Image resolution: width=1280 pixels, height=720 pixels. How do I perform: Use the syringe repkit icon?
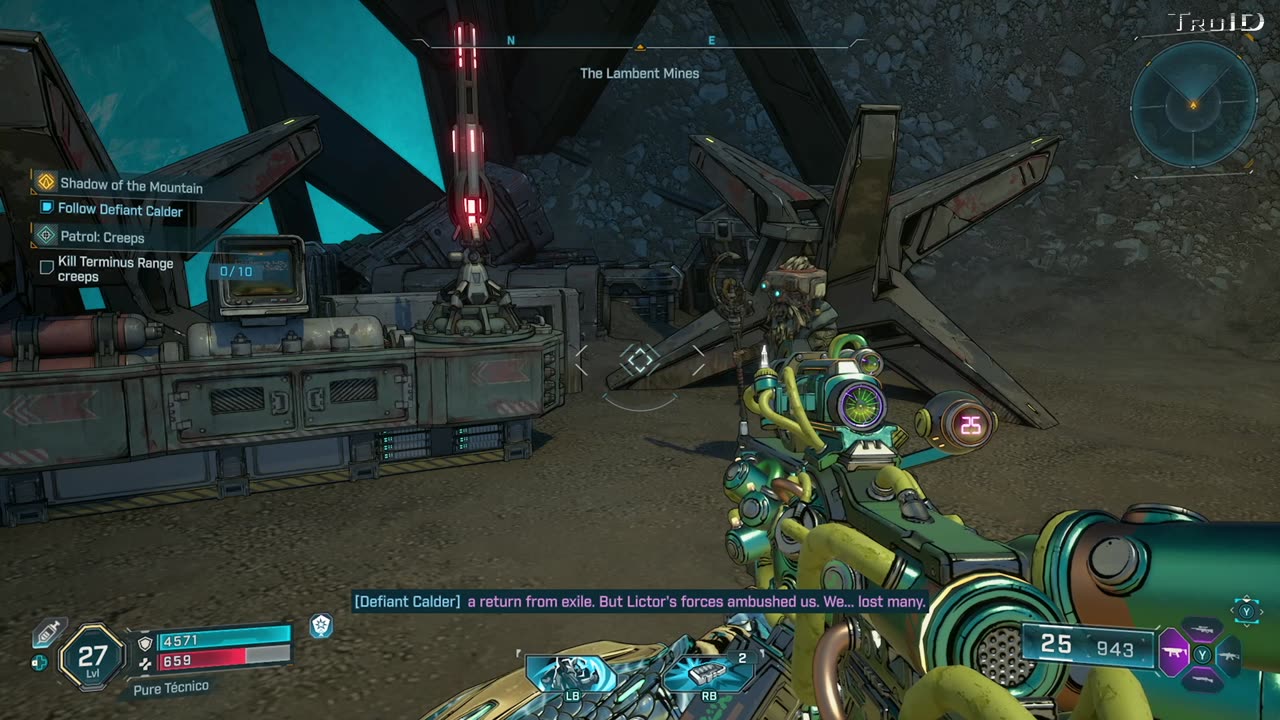pyautogui.click(x=48, y=632)
